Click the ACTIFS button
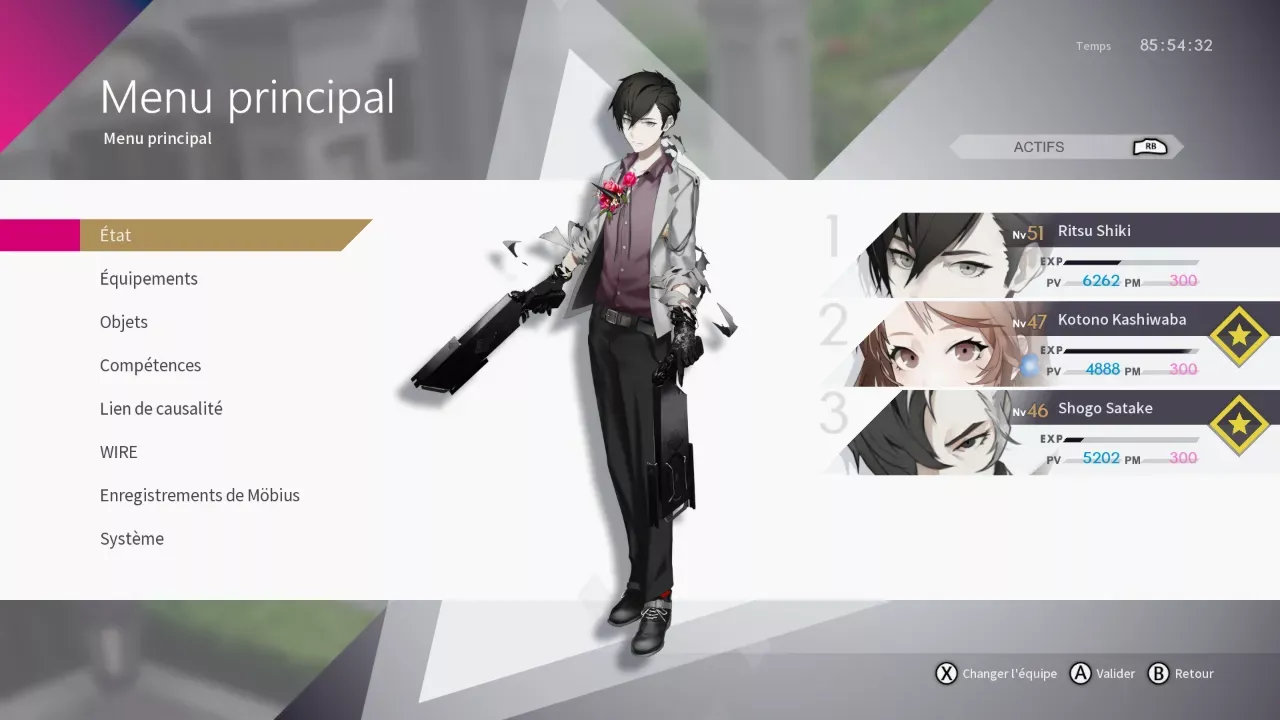This screenshot has height=720, width=1280. coord(1040,146)
